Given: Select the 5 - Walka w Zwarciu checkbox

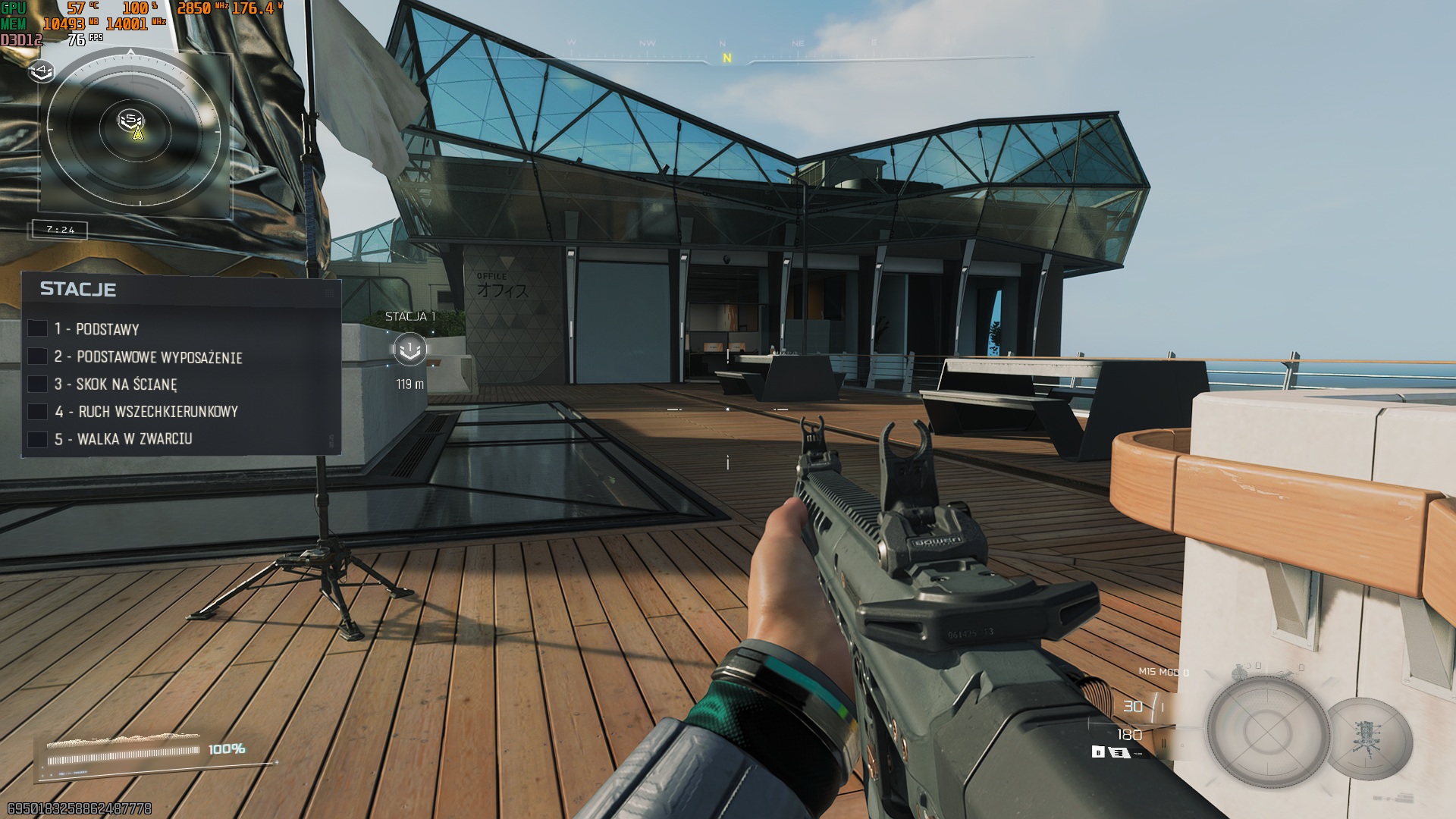Looking at the screenshot, I should coord(37,439).
